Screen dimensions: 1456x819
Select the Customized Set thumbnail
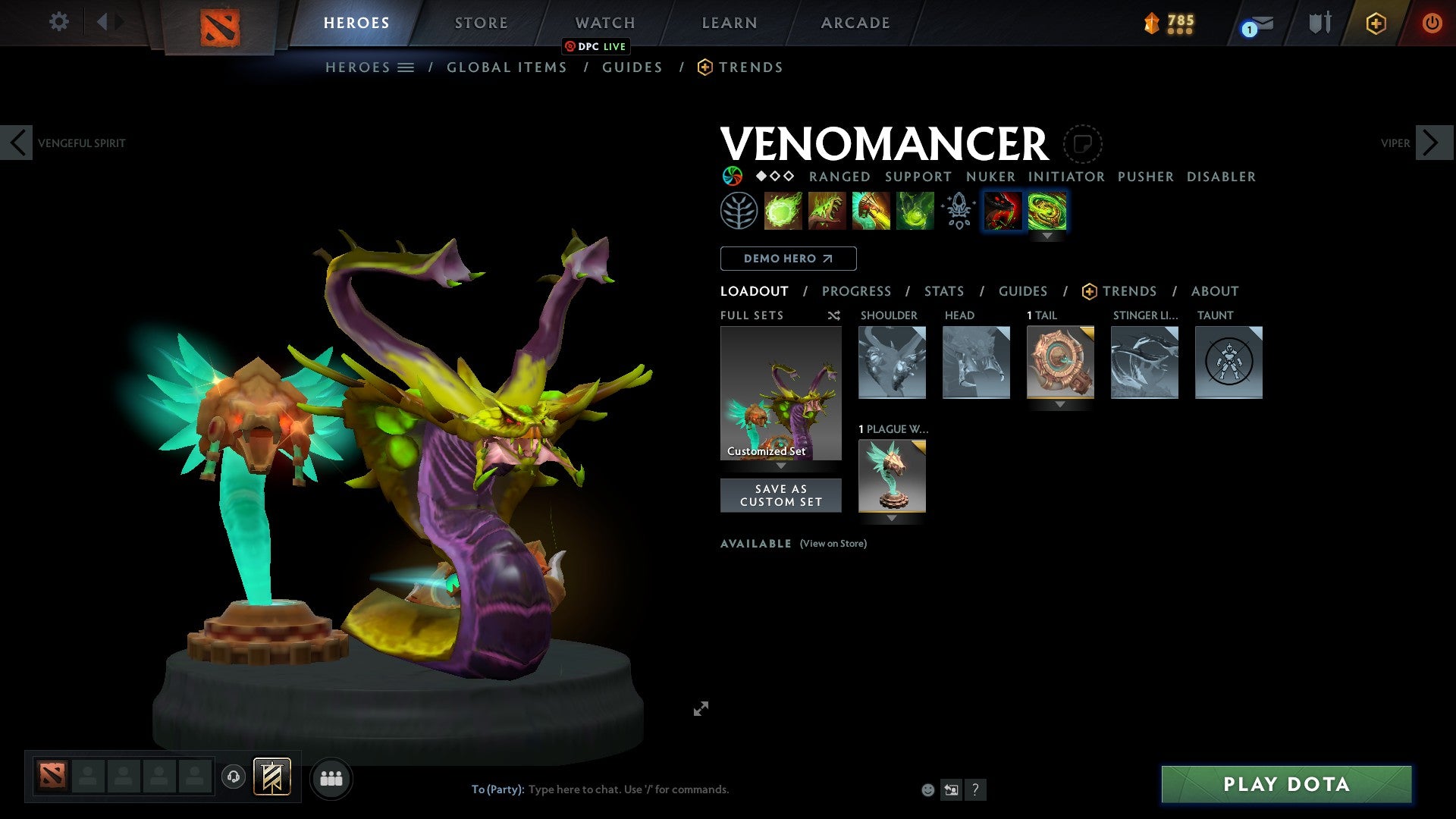(780, 392)
